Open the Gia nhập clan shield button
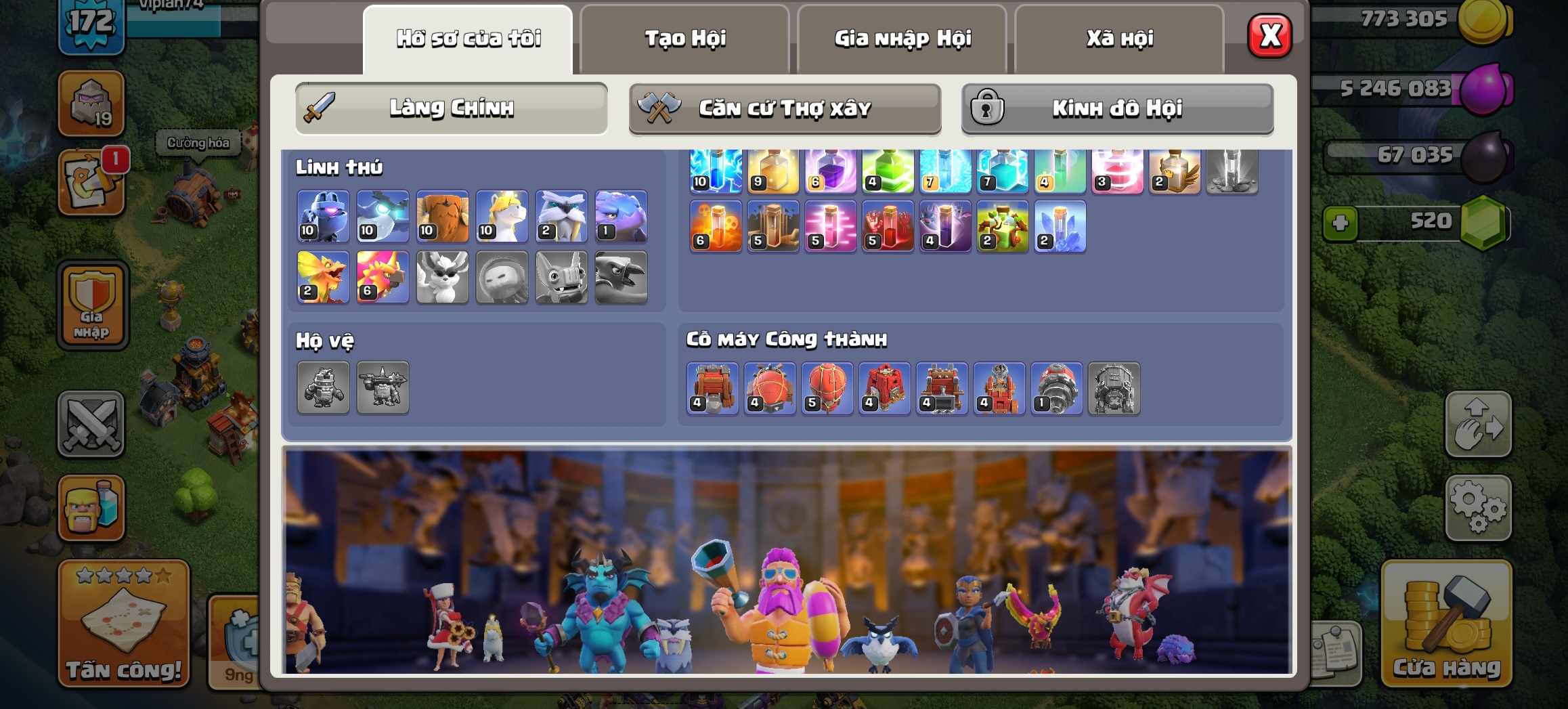The width and height of the screenshot is (1568, 709). (x=92, y=305)
